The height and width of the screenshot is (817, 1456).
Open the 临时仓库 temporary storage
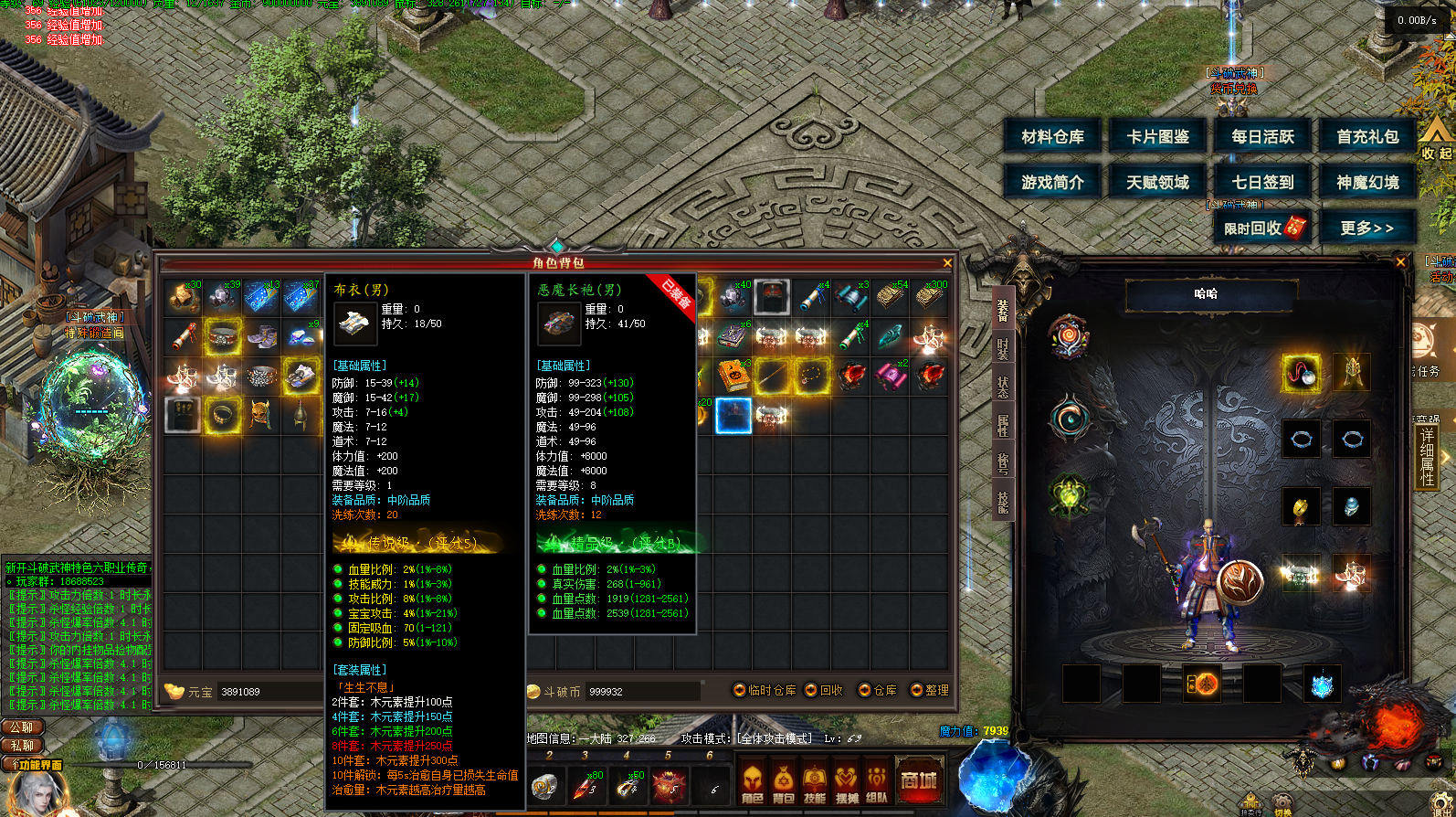(x=765, y=690)
